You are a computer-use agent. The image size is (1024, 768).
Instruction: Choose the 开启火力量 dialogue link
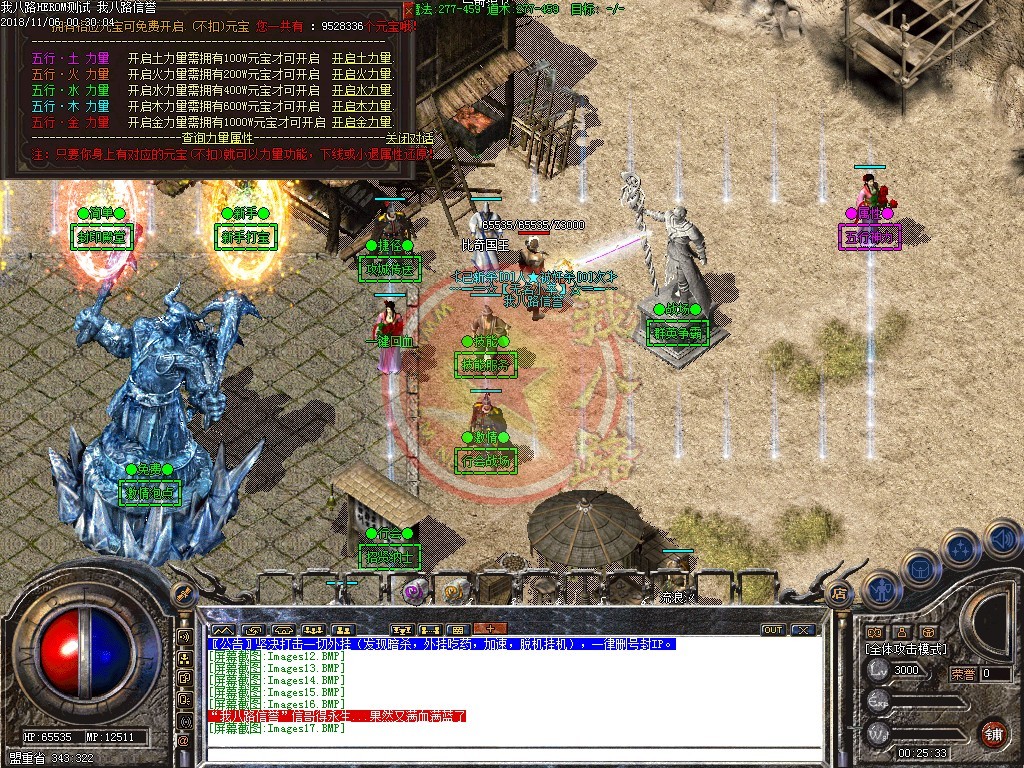coord(361,74)
